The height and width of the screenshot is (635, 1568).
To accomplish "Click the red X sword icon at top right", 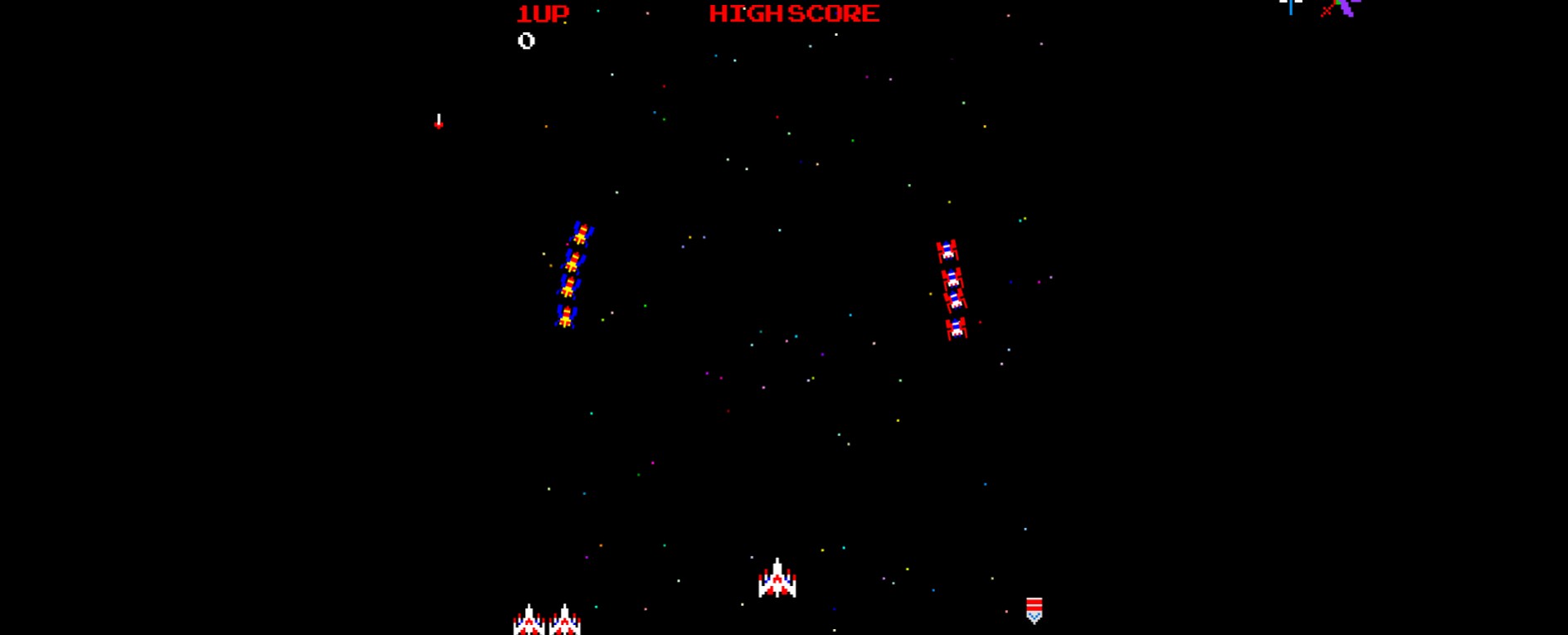I will (1326, 10).
